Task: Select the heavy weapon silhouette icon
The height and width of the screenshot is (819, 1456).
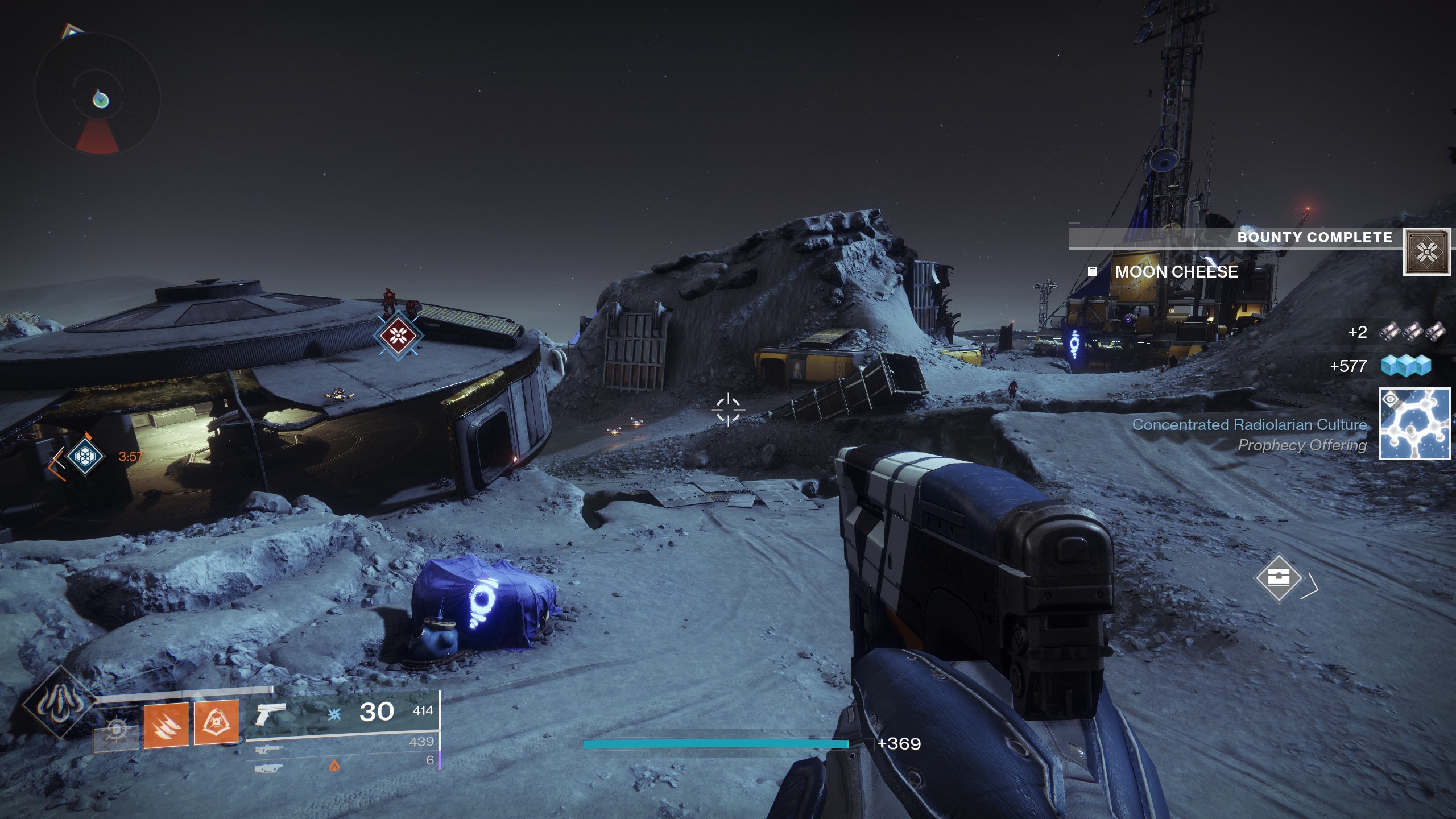Action: click(x=268, y=768)
